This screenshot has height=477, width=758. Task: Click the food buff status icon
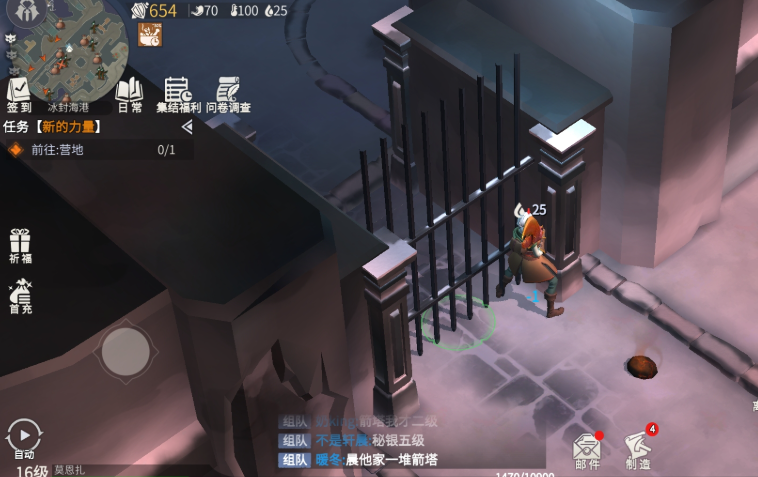click(150, 35)
